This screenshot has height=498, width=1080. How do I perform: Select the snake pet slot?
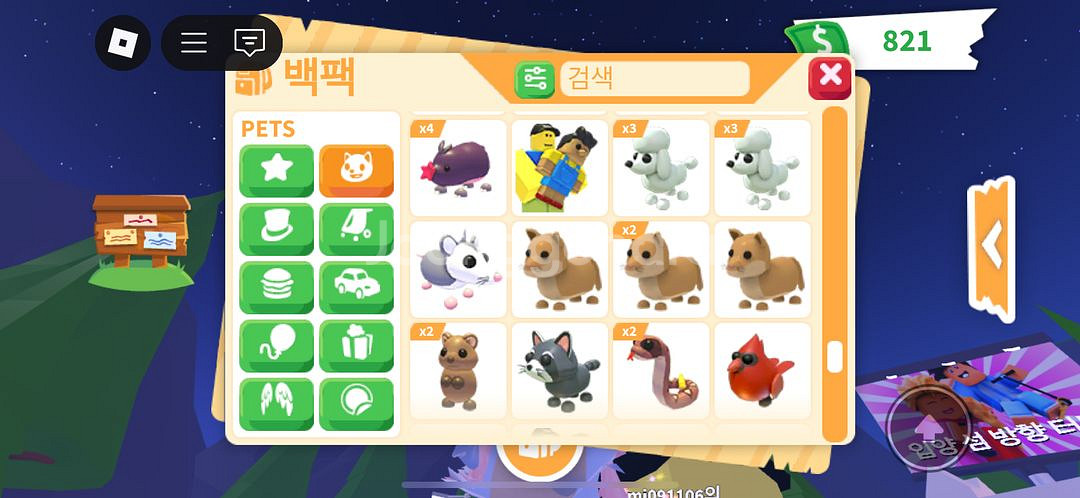point(661,370)
